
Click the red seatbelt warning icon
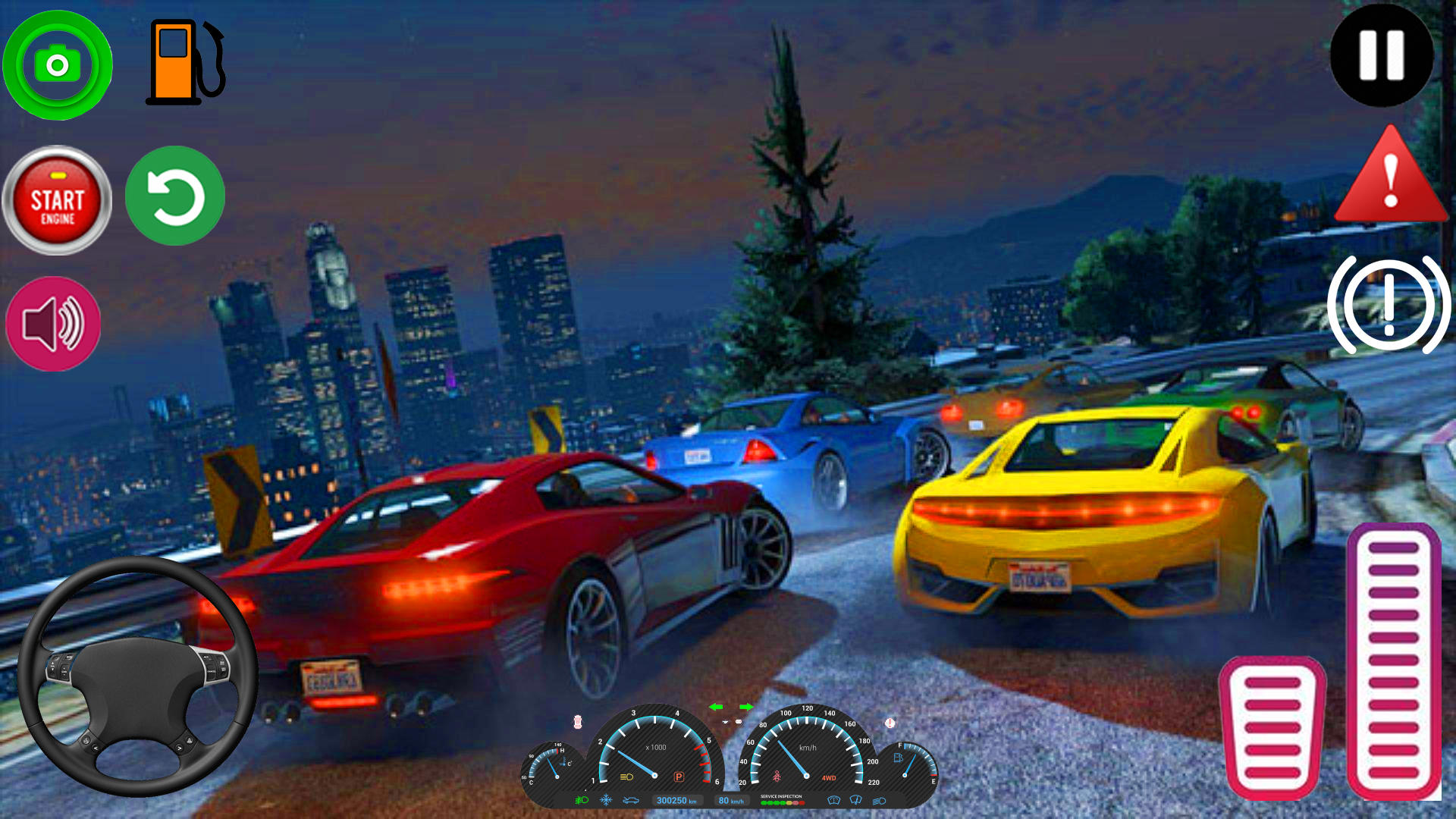(777, 773)
